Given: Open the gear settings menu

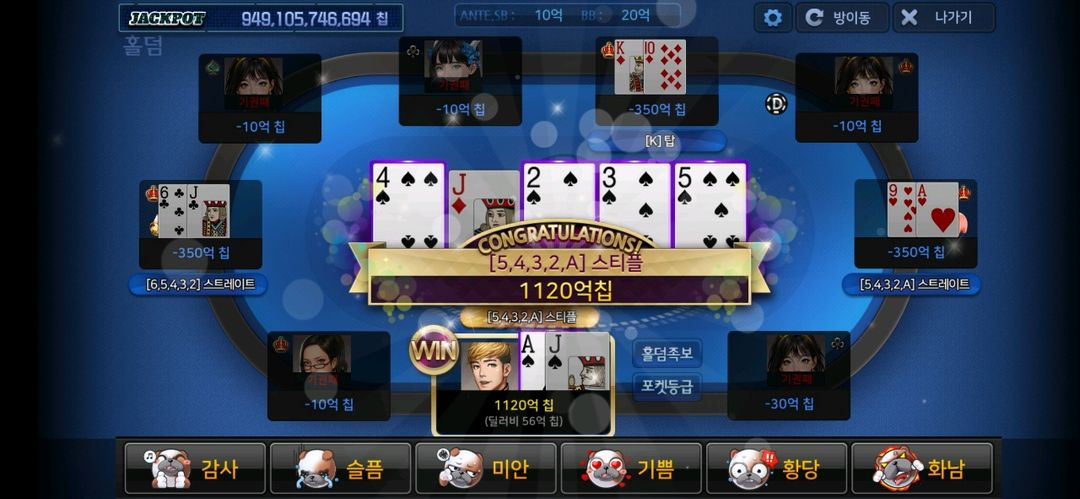Looking at the screenshot, I should [772, 17].
